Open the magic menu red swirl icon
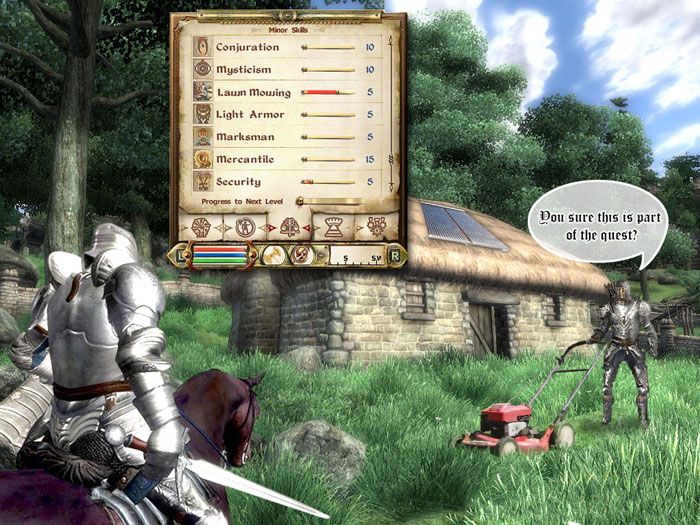700x525 pixels. pyautogui.click(x=300, y=255)
